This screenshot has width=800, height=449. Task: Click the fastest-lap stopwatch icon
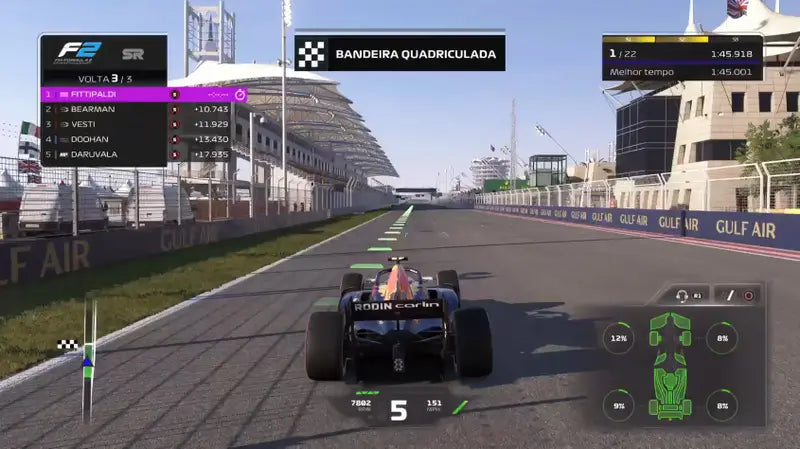click(240, 95)
